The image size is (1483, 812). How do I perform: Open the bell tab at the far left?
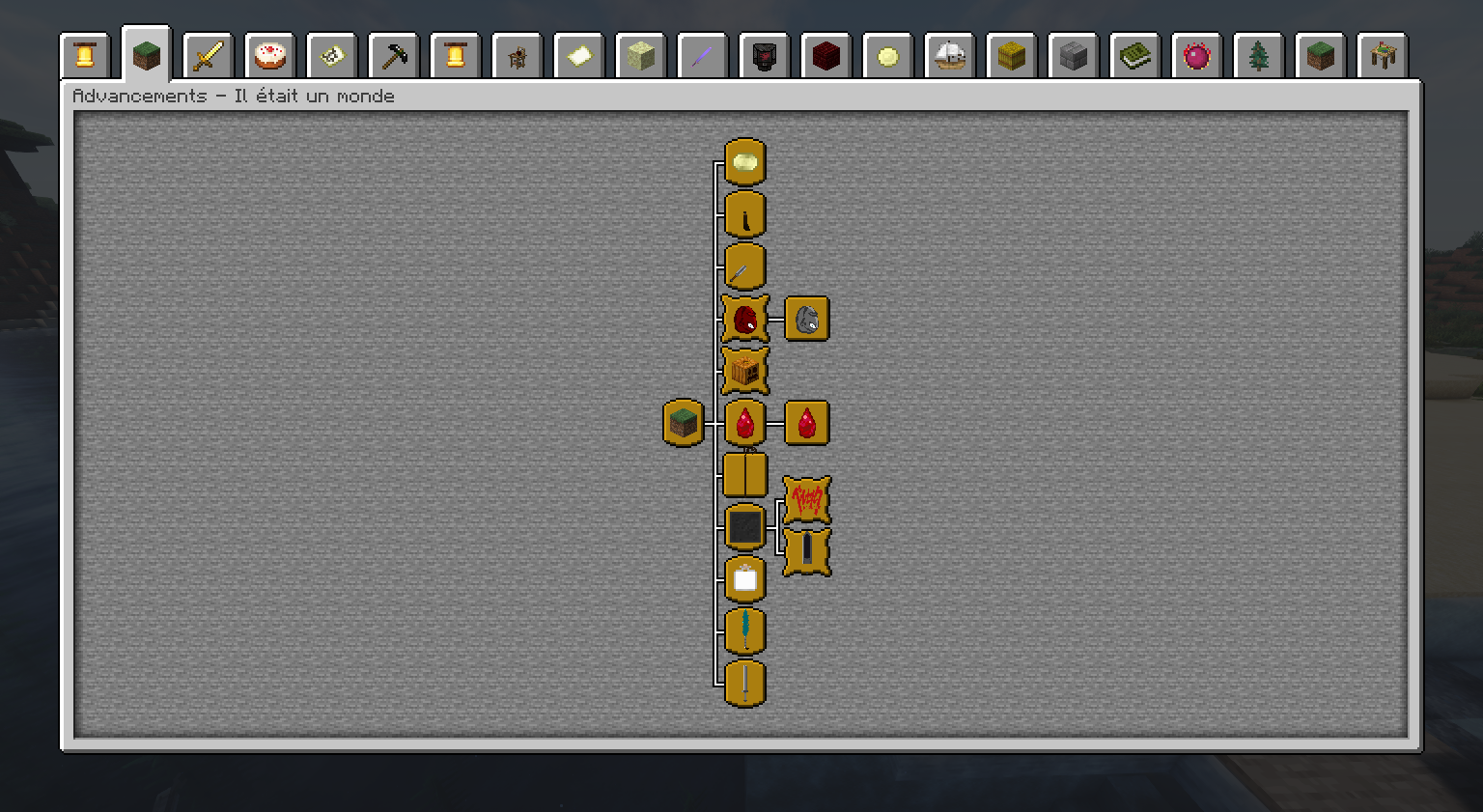[85, 55]
